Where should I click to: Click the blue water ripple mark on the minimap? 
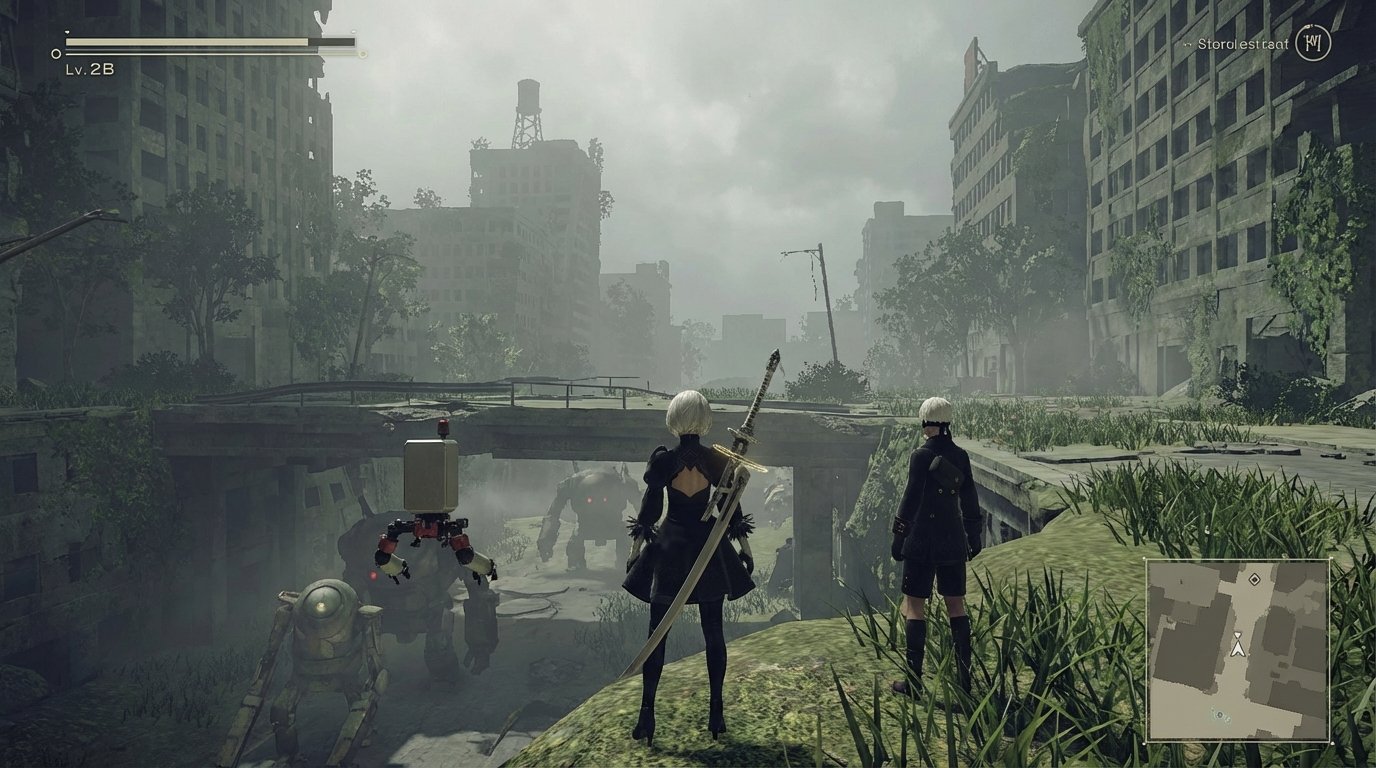pos(1222,714)
